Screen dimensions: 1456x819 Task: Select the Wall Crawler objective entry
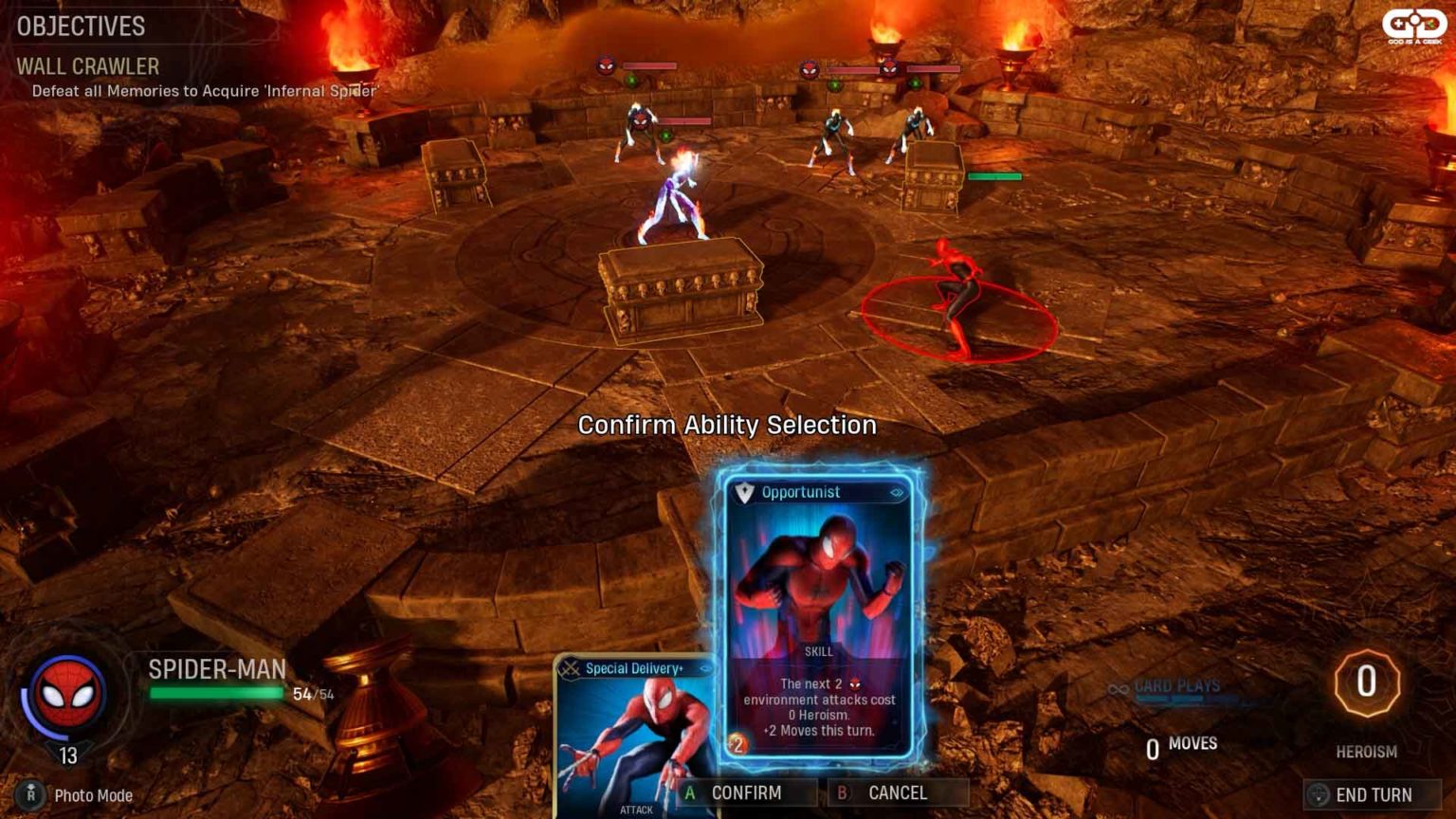click(87, 67)
